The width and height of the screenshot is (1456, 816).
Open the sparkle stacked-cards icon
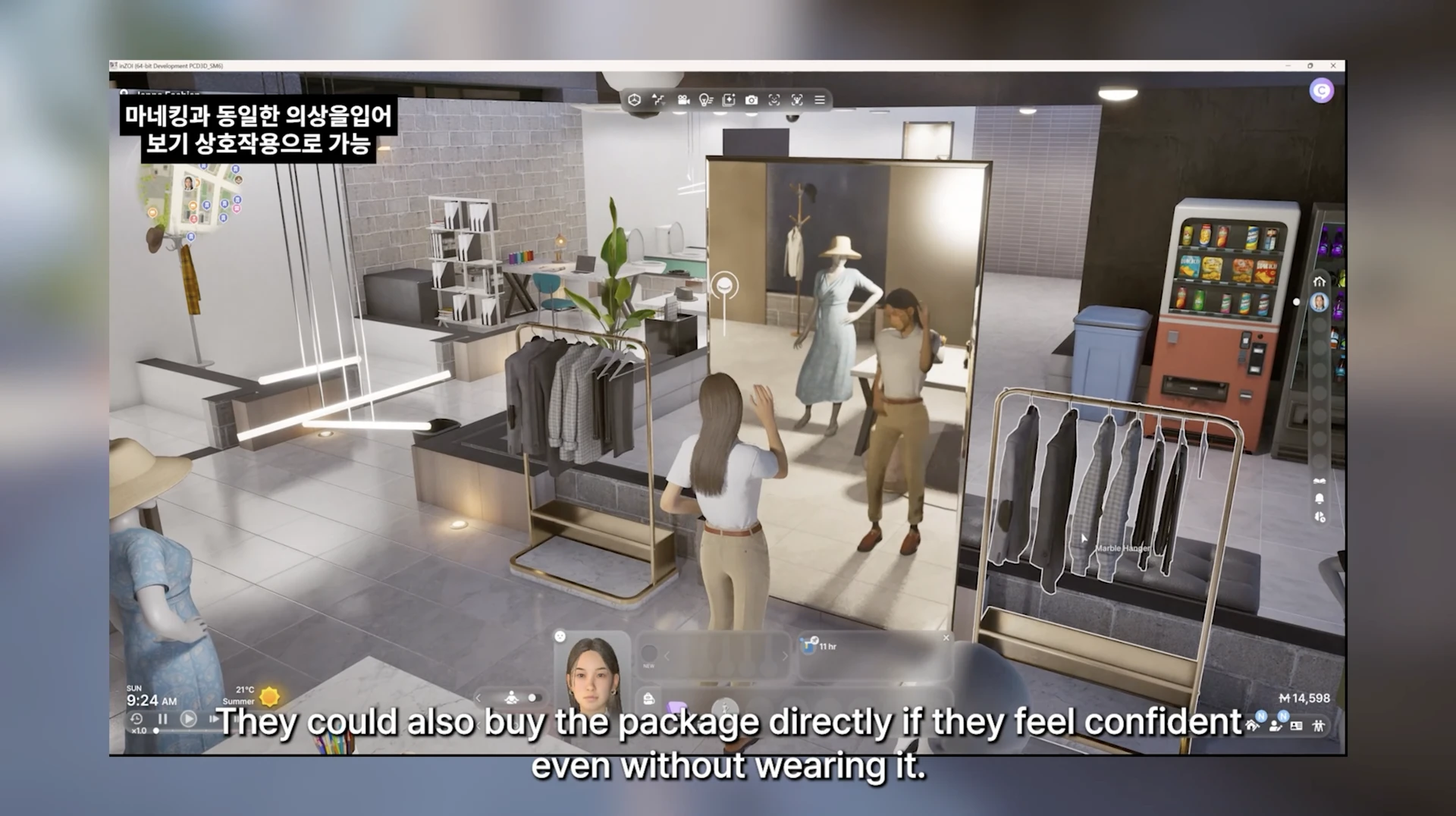728,100
